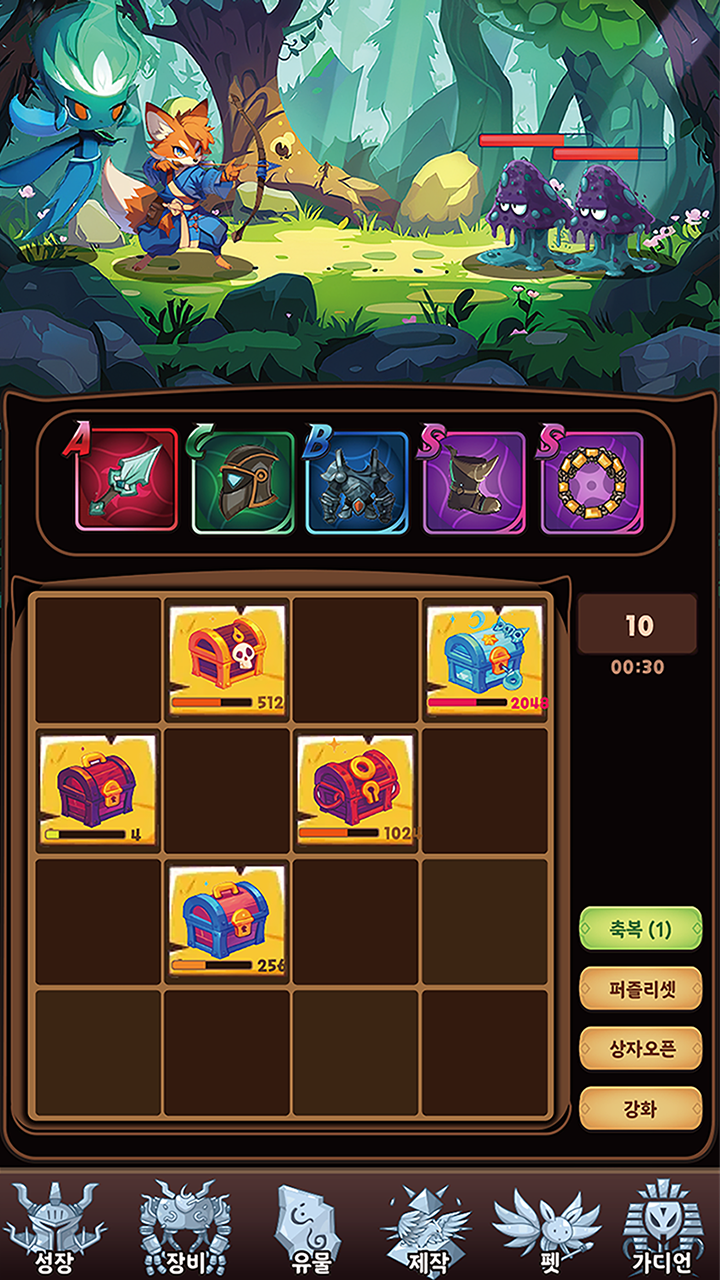Switch to the 가디언 guardian tab
Image resolution: width=720 pixels, height=1280 pixels.
(x=662, y=1226)
